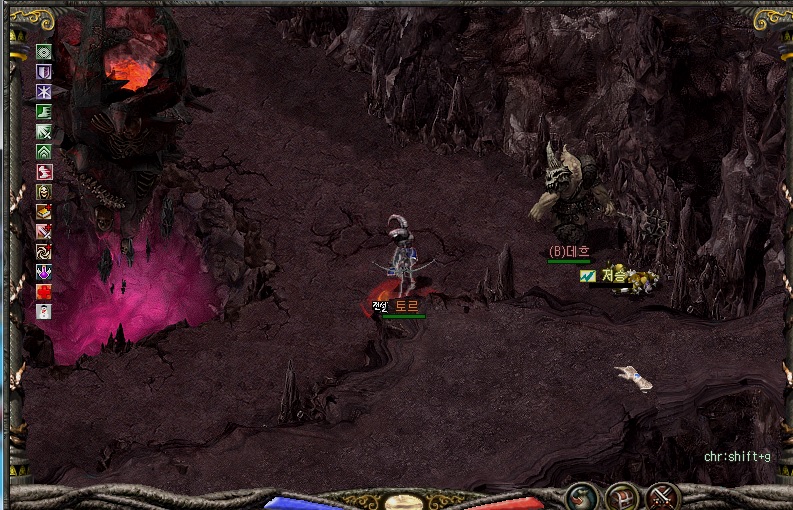This screenshot has height=510, width=793.
Task: Open the treasure chest inventory button
Action: [622, 496]
